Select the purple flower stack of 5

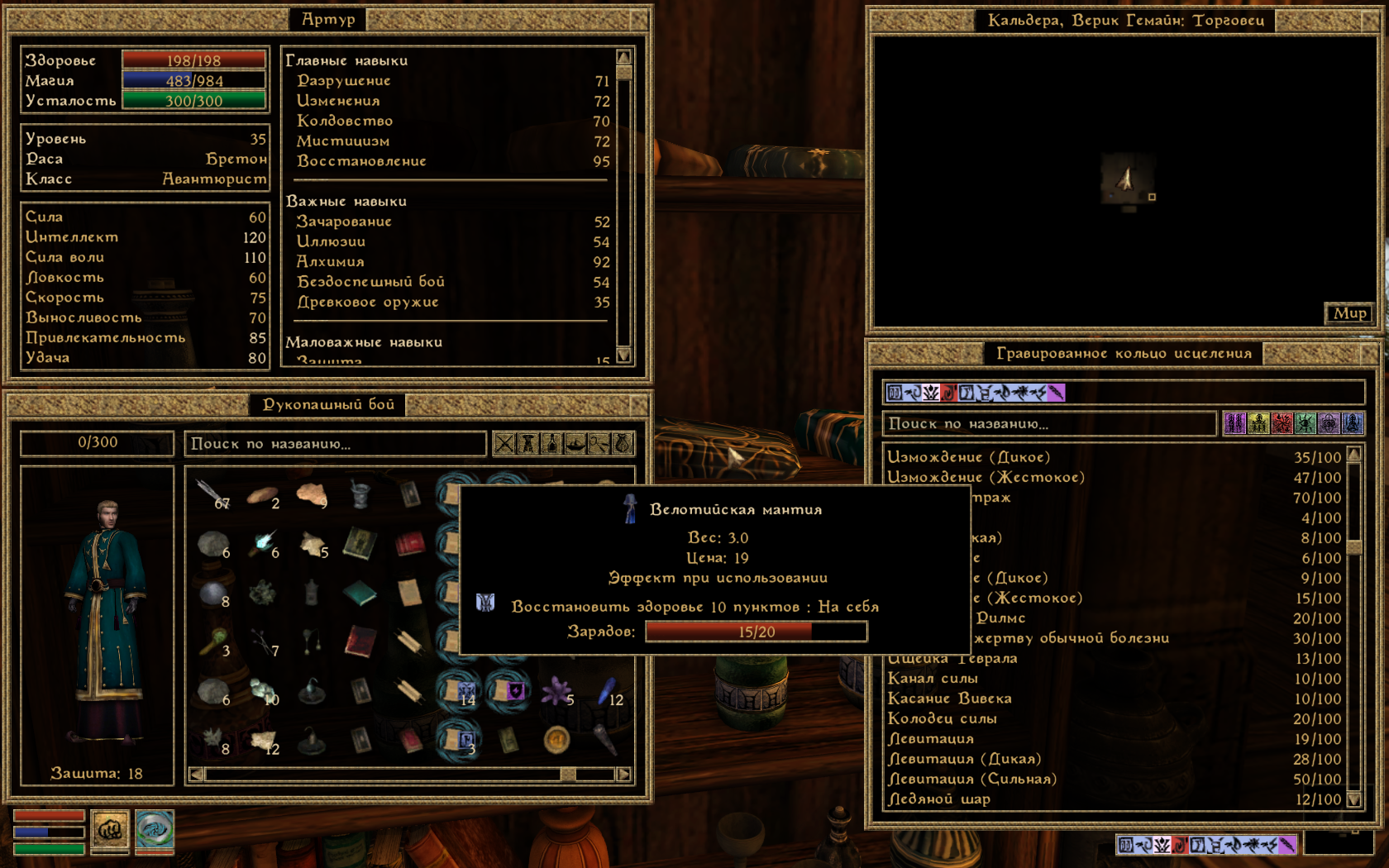coord(557,691)
